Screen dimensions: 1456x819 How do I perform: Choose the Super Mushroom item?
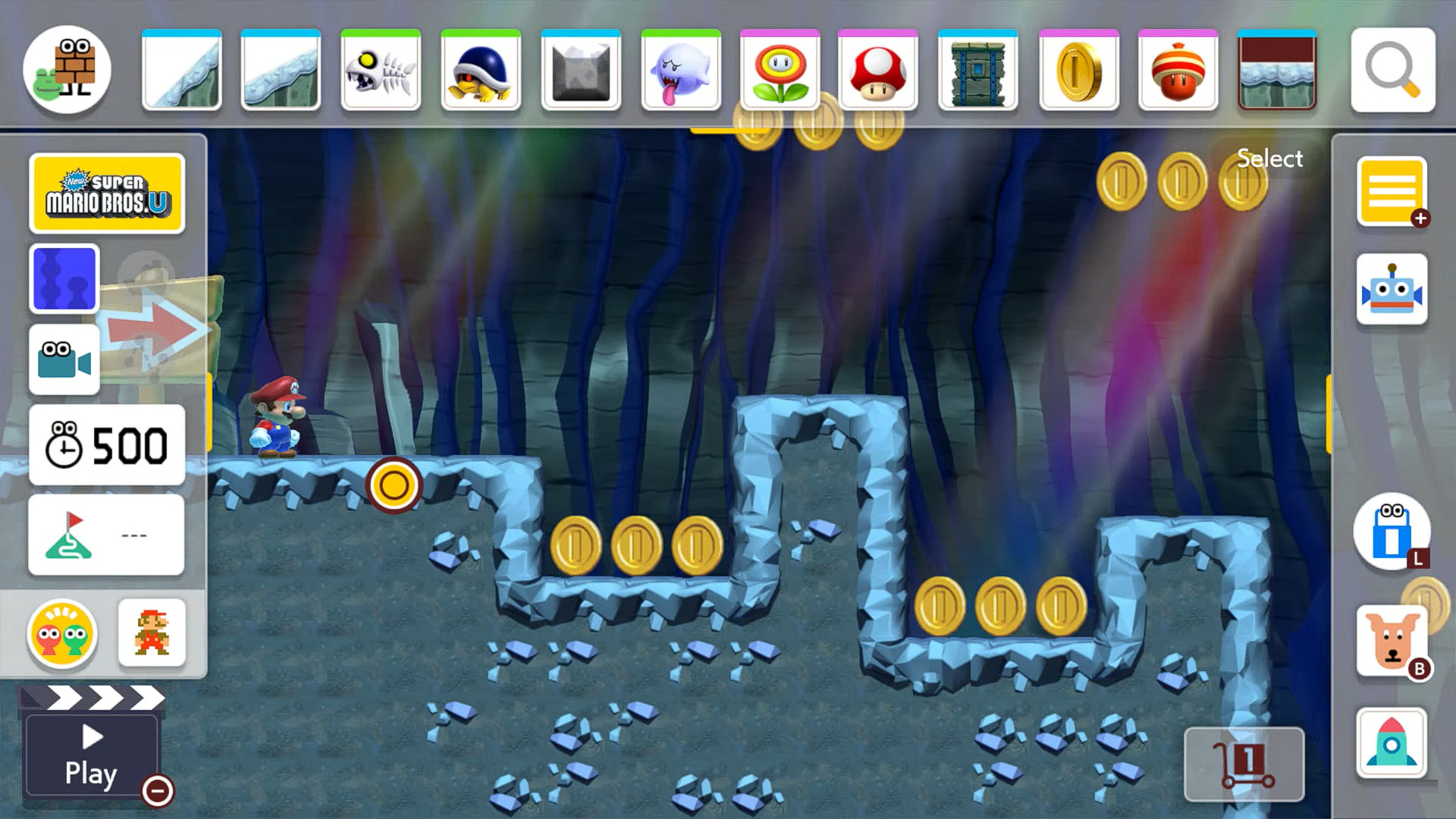tap(880, 70)
